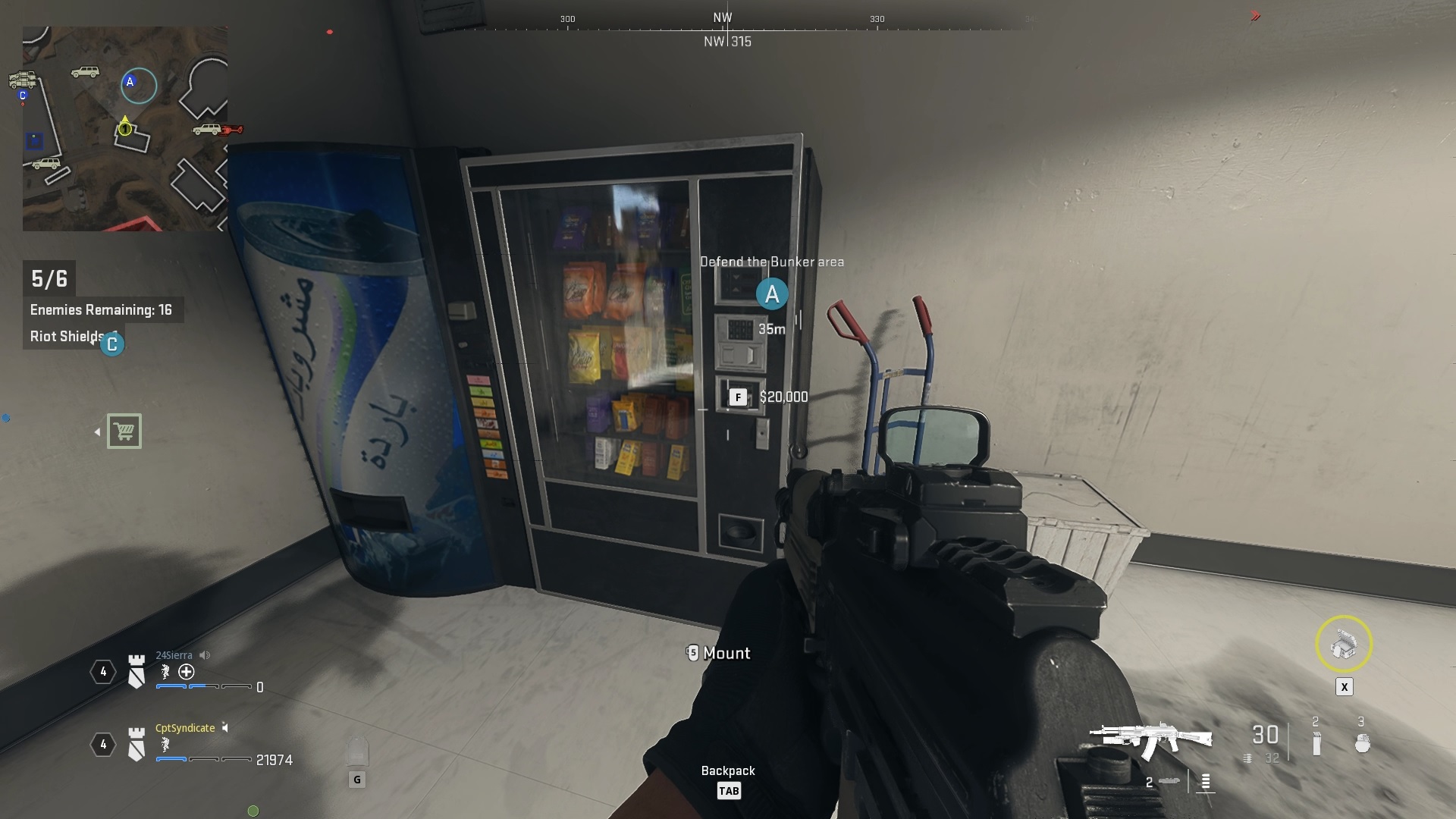This screenshot has width=1456, height=819.
Task: Select the frag grenade lethal icon showing 3
Action: tap(1362, 742)
